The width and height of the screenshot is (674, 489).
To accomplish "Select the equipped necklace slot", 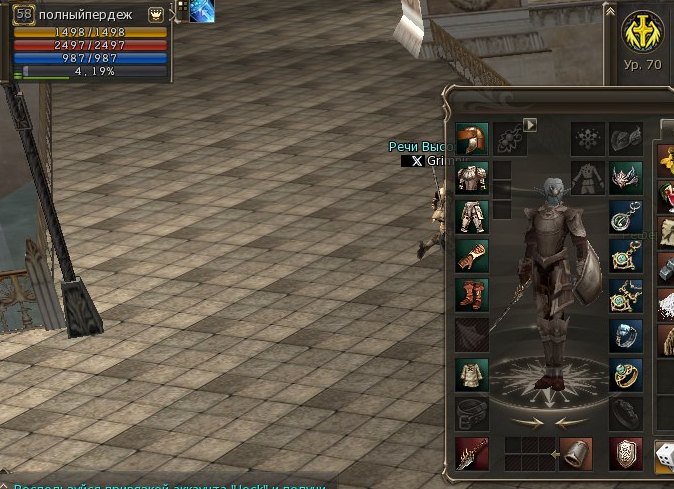I will 626,294.
